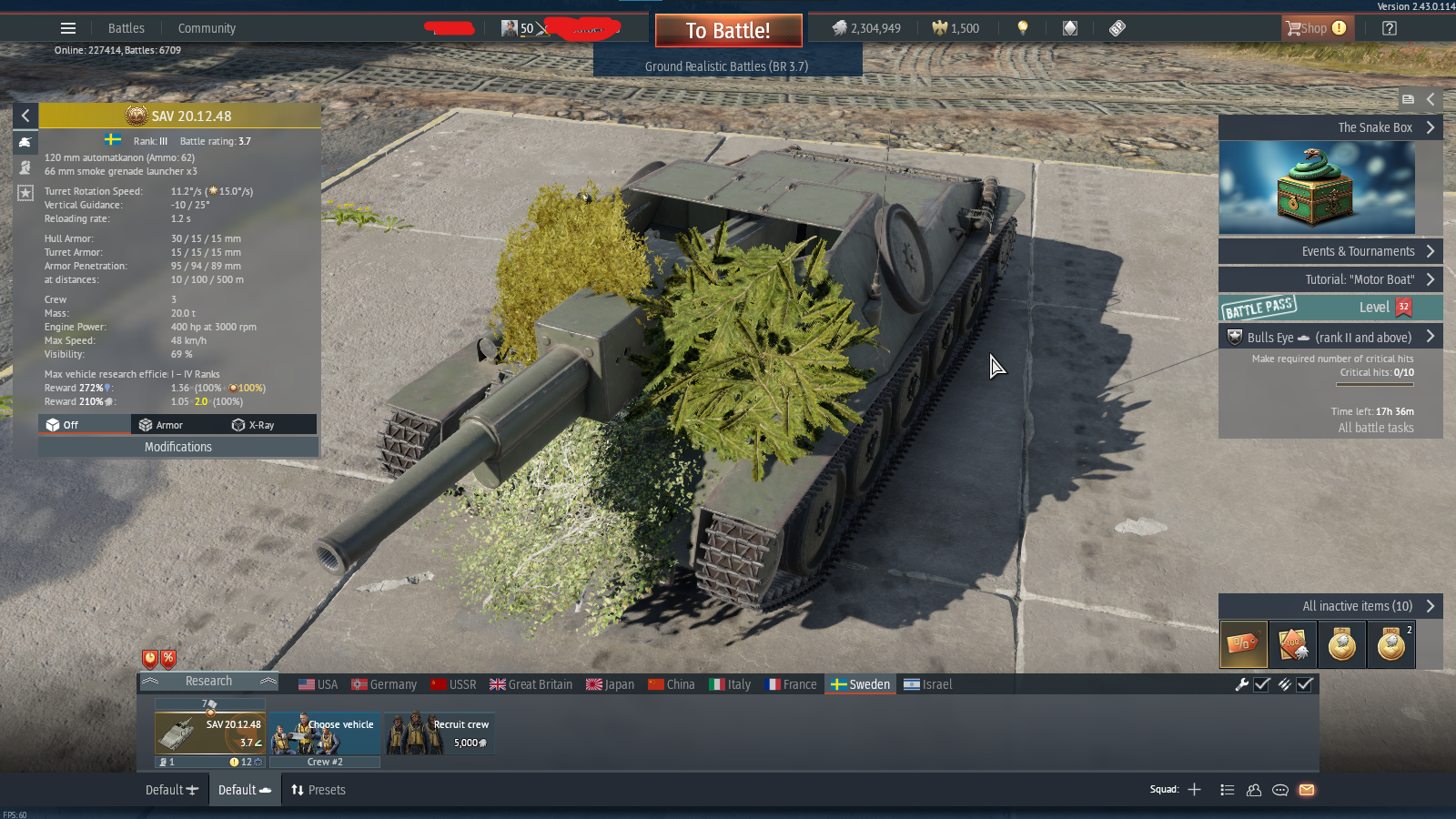The width and height of the screenshot is (1456, 819).
Task: Expand All inactive items list
Action: 1330,606
